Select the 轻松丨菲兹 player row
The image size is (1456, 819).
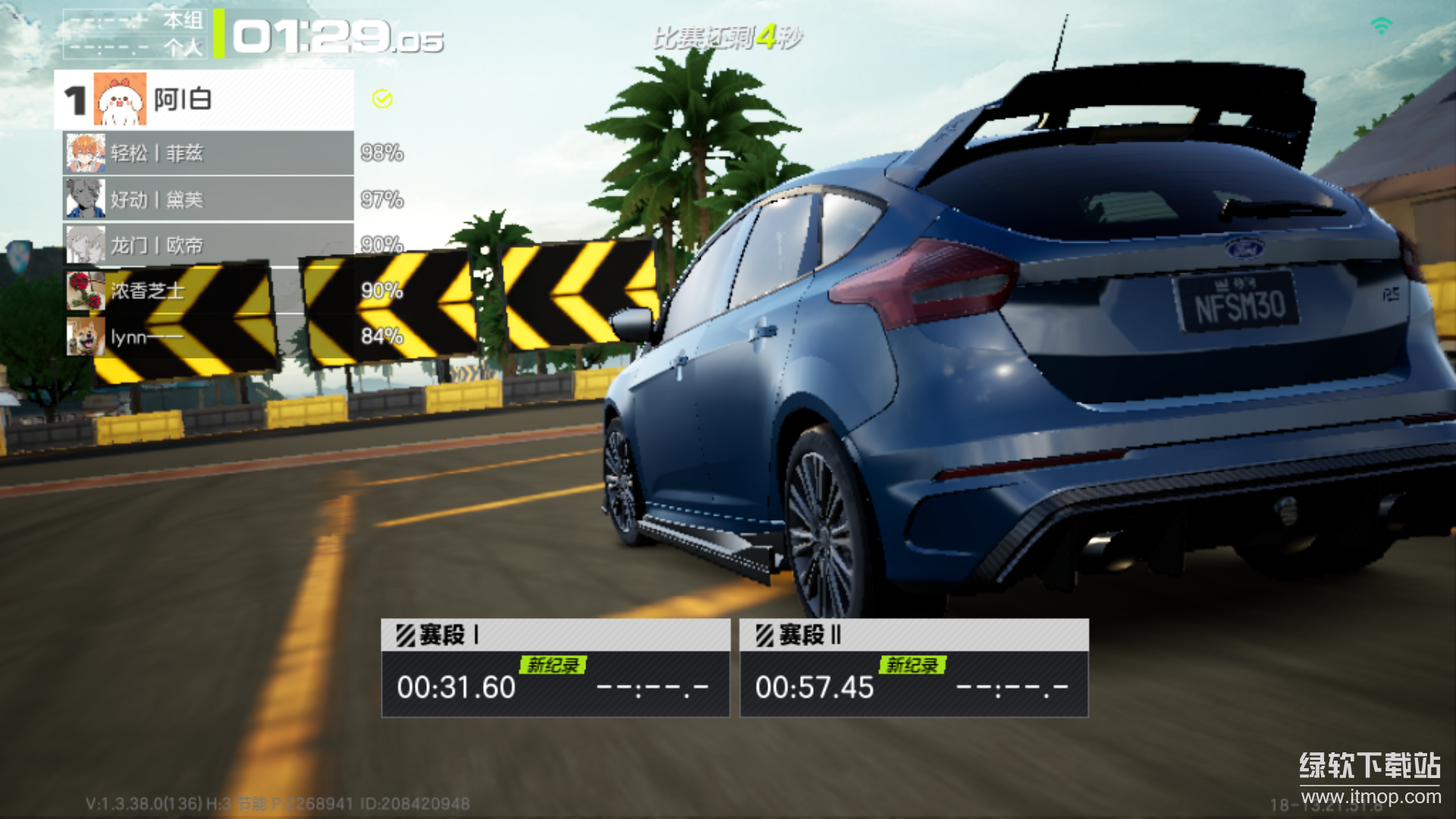point(209,153)
